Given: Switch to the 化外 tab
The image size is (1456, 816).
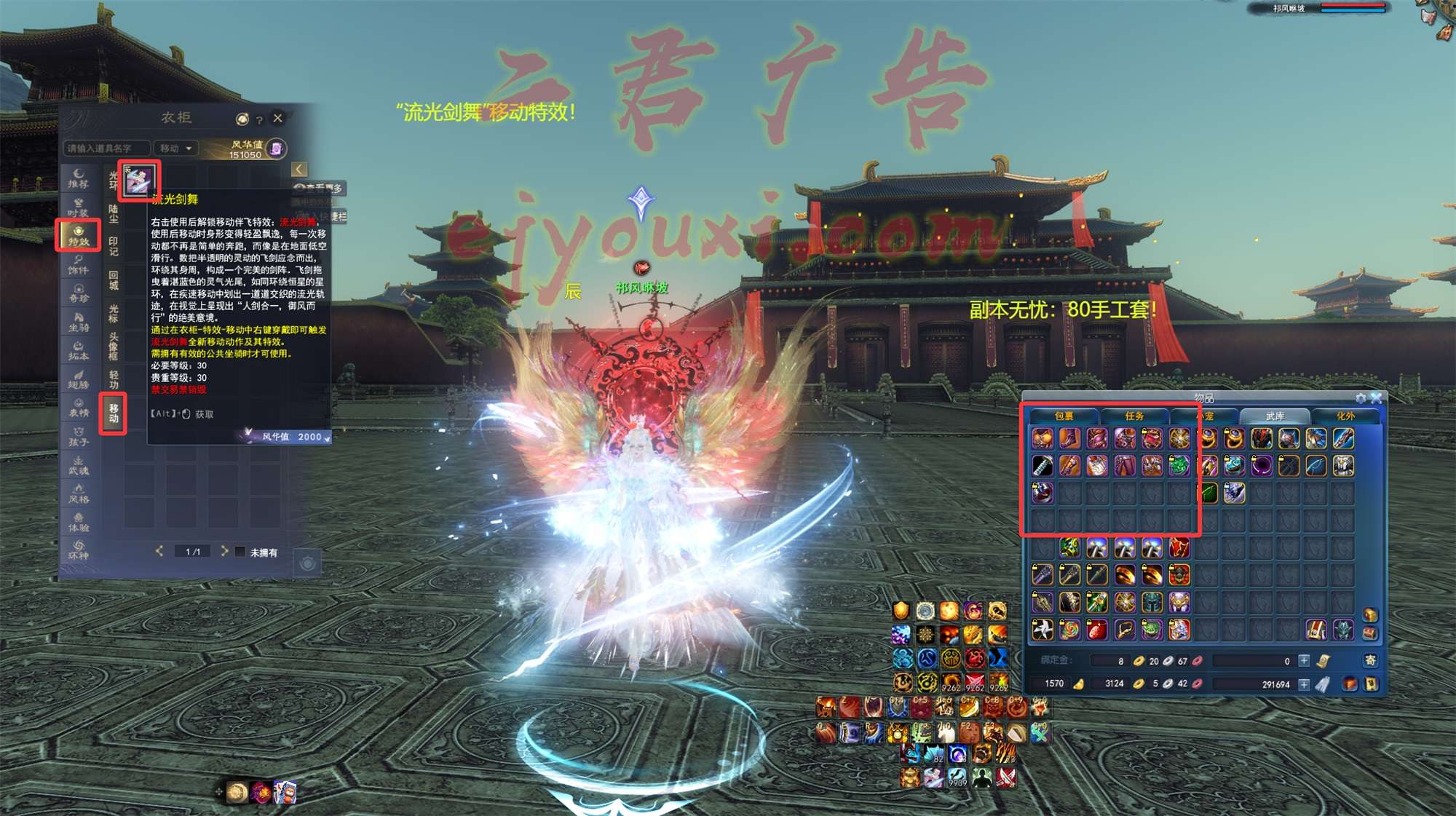Looking at the screenshot, I should point(1345,416).
